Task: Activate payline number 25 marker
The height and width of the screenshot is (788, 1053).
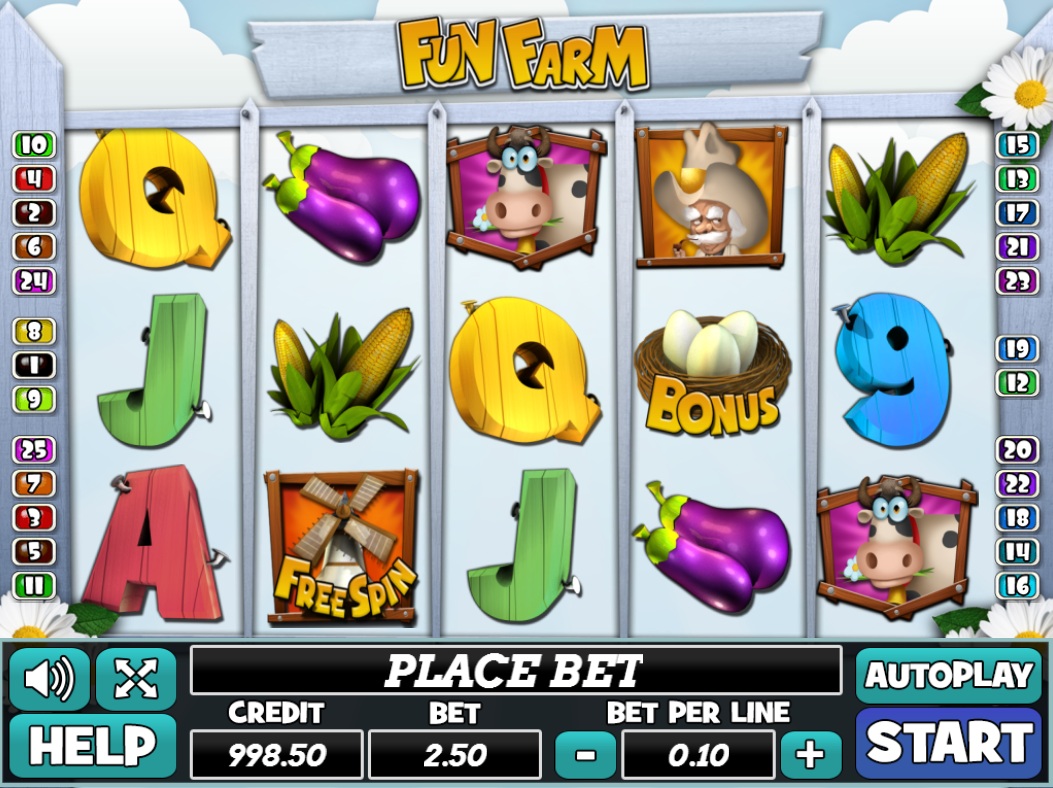Action: (x=33, y=450)
